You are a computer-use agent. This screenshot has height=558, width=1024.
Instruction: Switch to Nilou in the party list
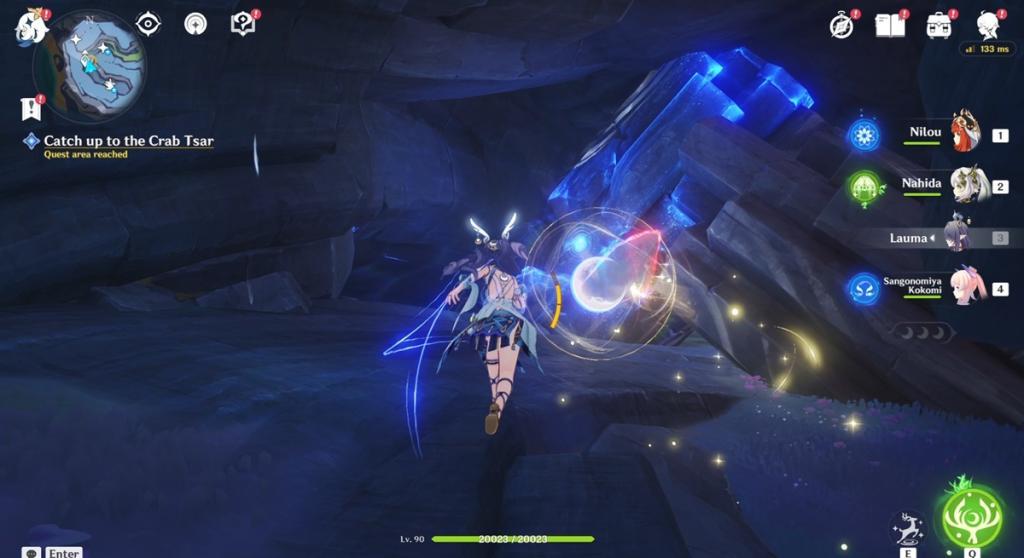964,133
